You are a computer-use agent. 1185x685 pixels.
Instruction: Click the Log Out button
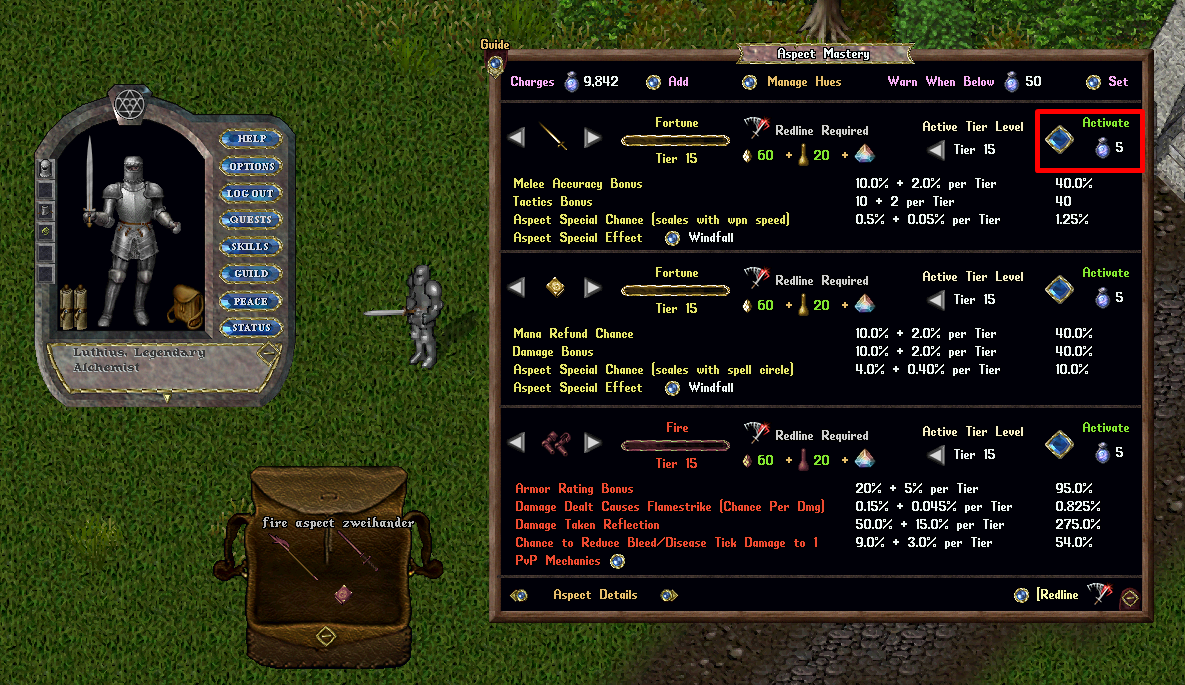(250, 193)
